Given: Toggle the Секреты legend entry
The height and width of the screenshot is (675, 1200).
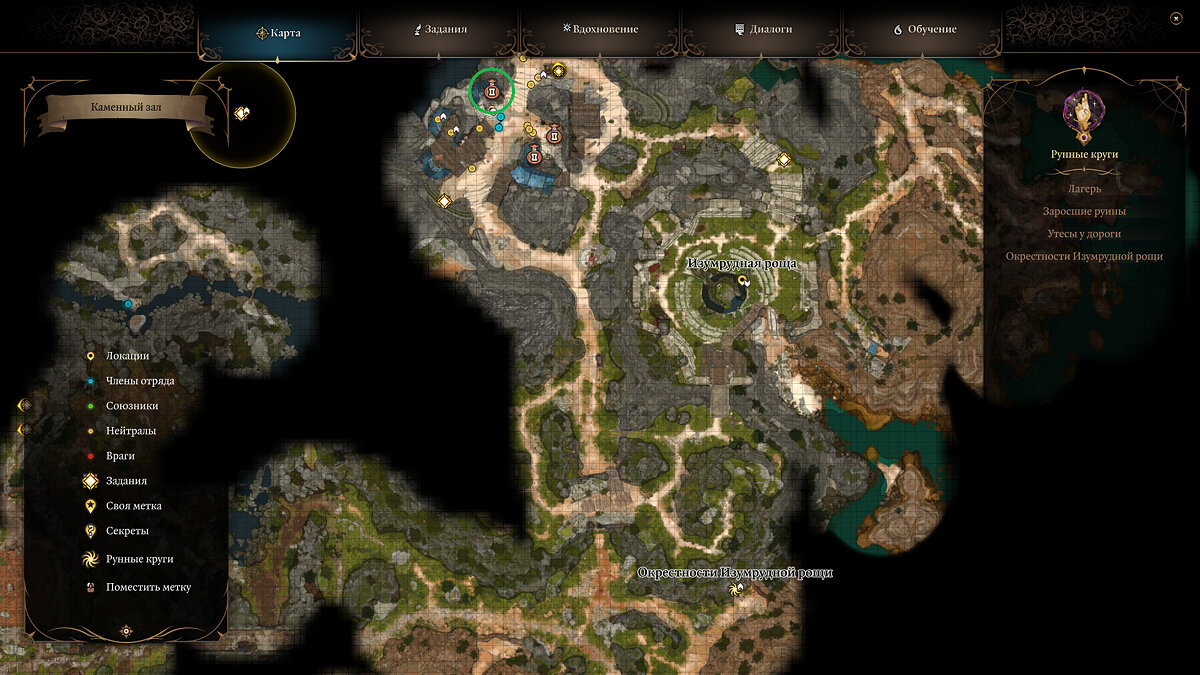Looking at the screenshot, I should [127, 531].
